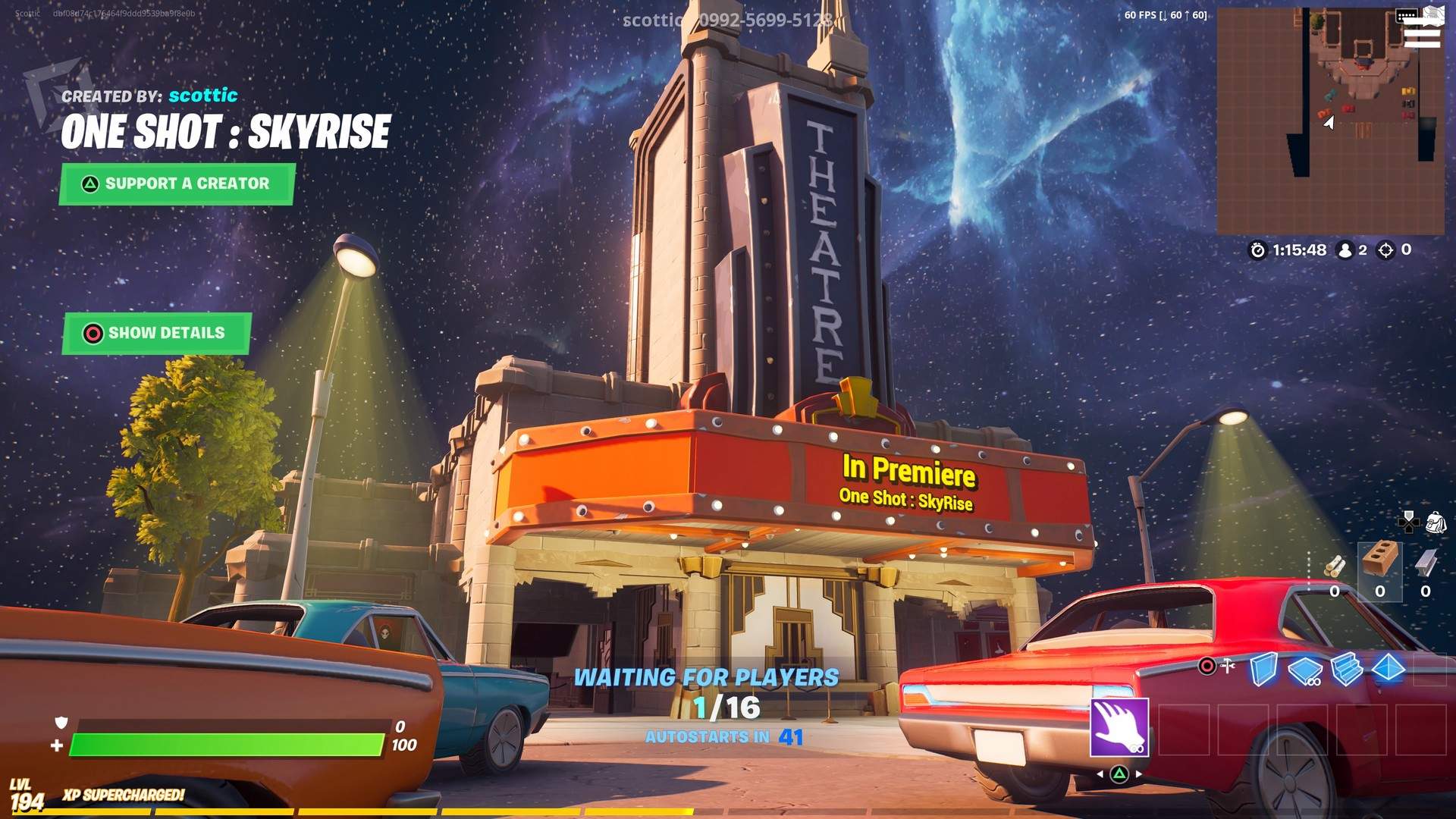Click the SHOW DETAILS button
Image resolution: width=1456 pixels, height=819 pixels.
click(155, 333)
